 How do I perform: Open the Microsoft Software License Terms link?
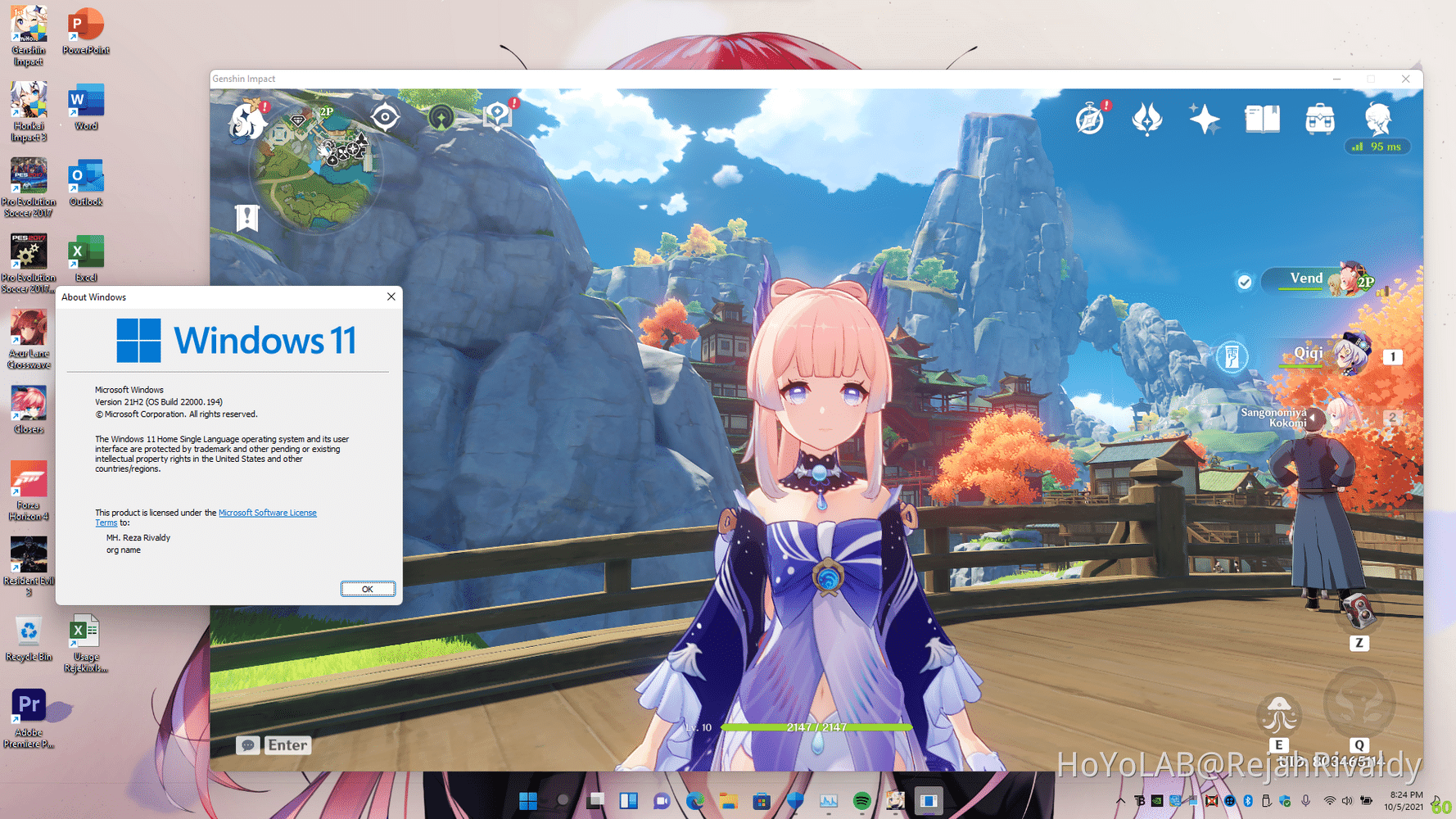pyautogui.click(x=268, y=513)
